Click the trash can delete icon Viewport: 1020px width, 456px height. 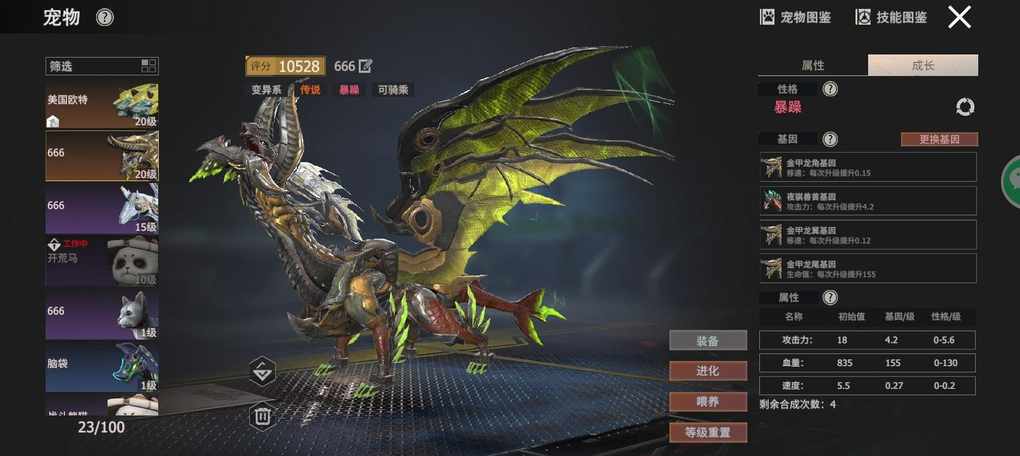point(262,415)
